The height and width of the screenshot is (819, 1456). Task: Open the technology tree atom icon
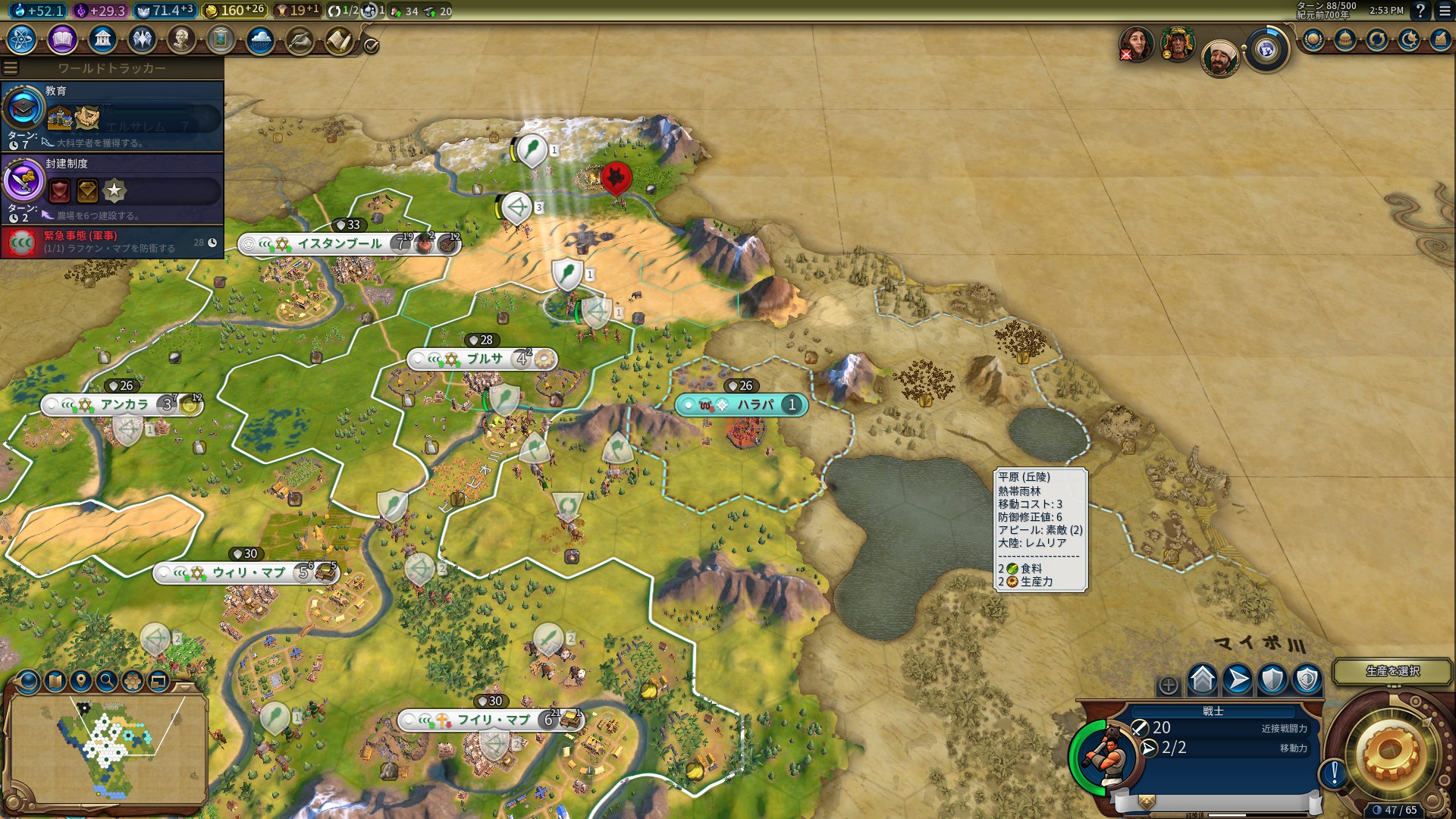22,39
